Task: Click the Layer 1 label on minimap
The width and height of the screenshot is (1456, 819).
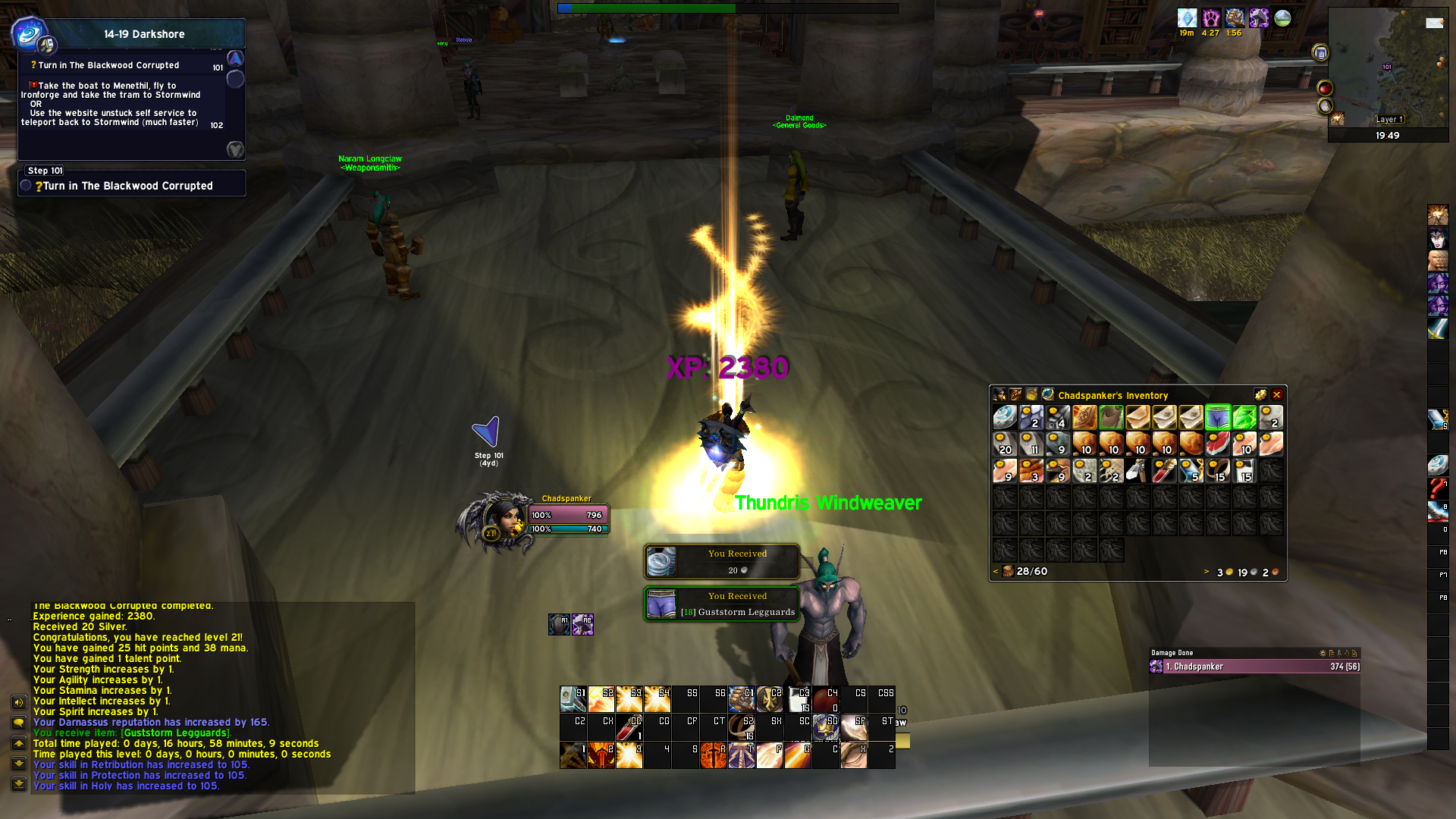Action: [x=1390, y=119]
